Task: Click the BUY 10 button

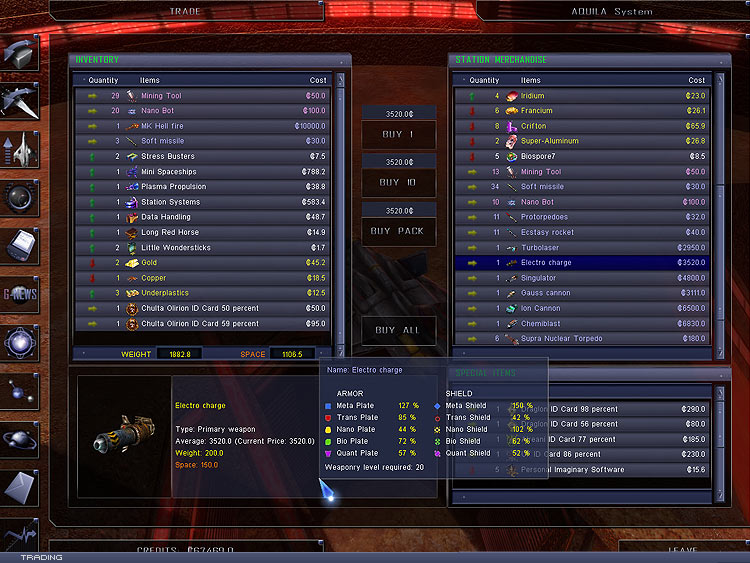Action: (x=398, y=183)
